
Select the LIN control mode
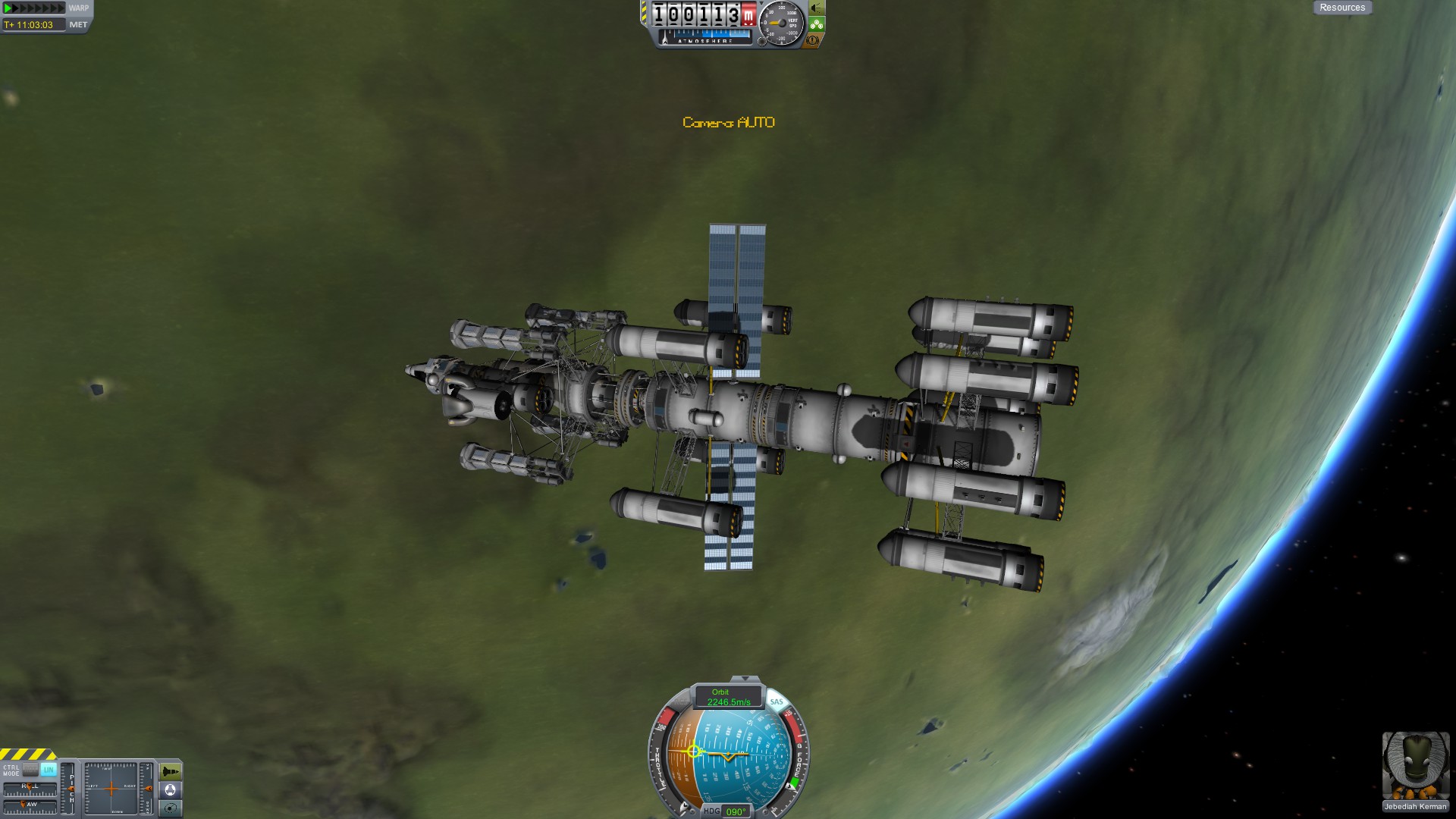(x=49, y=769)
